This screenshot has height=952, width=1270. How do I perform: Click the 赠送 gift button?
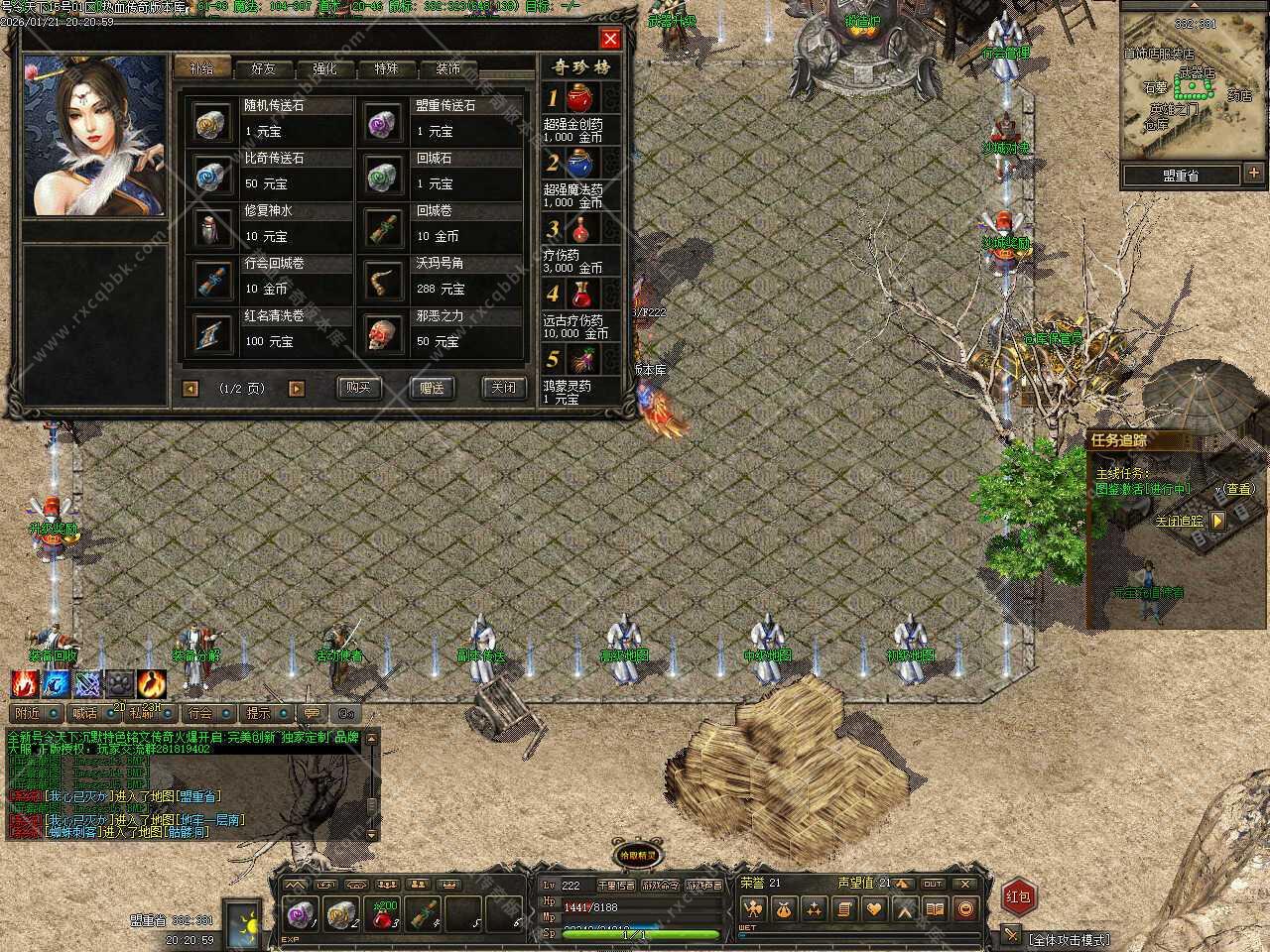[x=432, y=388]
